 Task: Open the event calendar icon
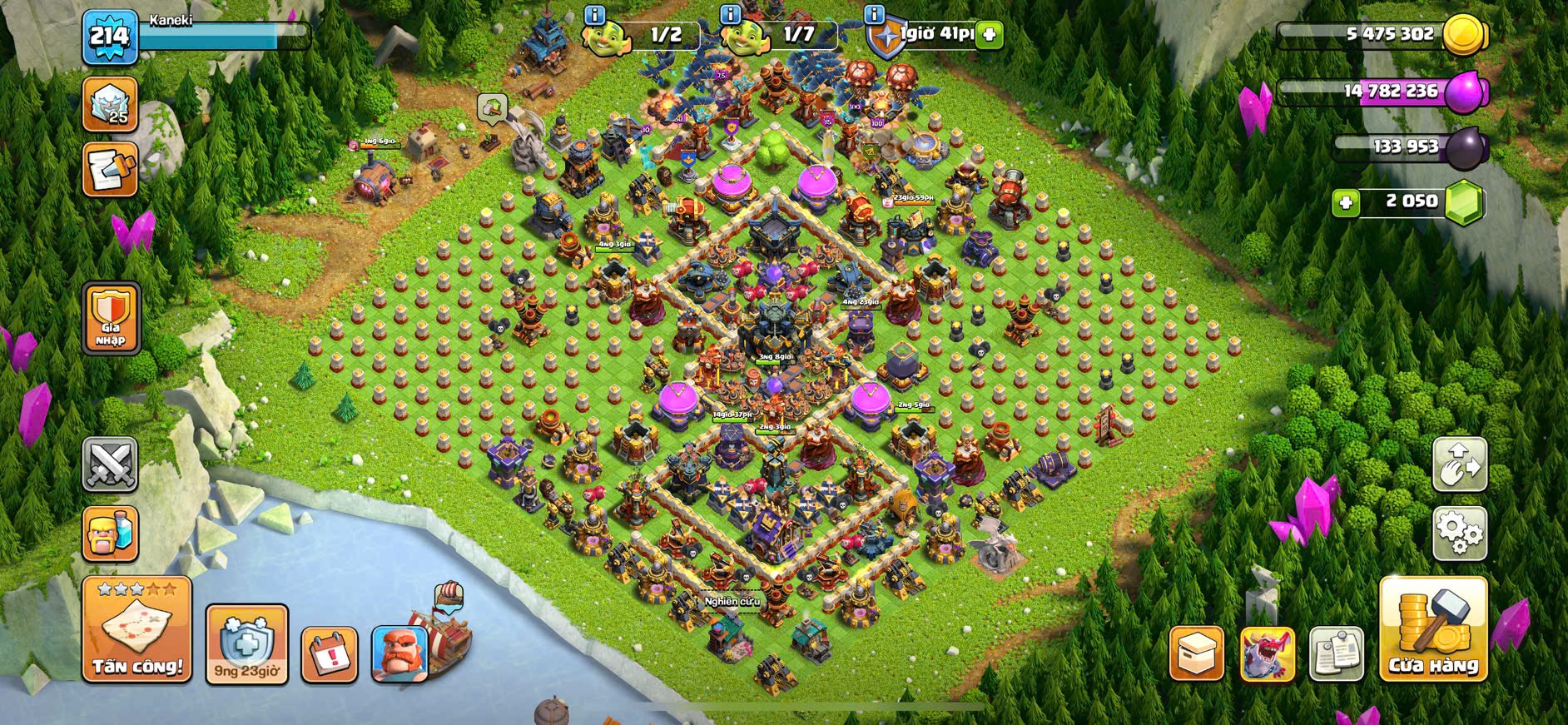tap(330, 654)
